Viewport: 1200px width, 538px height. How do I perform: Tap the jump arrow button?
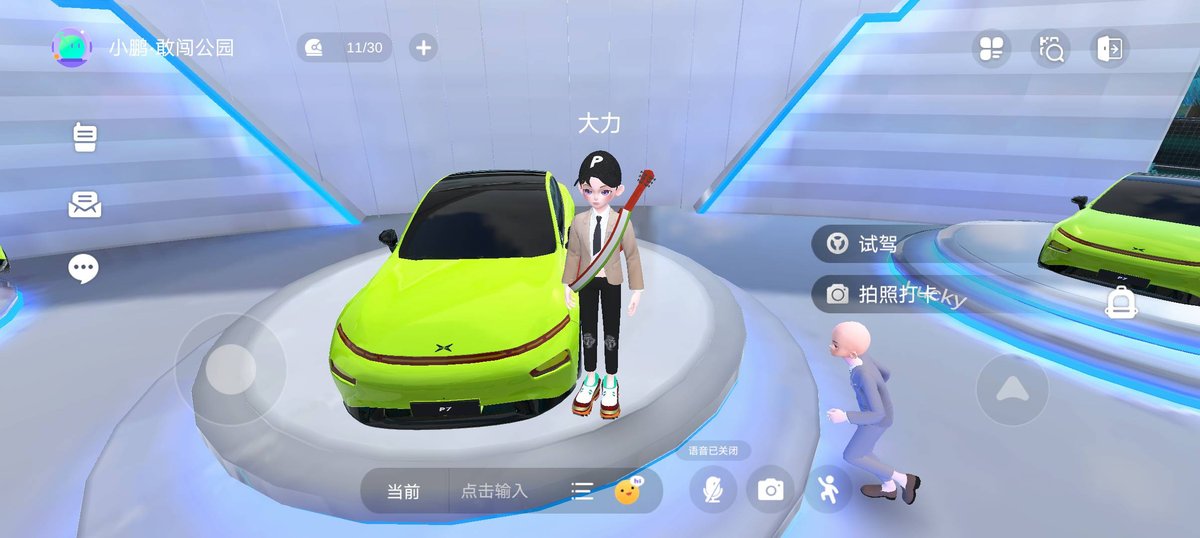[x=1012, y=389]
